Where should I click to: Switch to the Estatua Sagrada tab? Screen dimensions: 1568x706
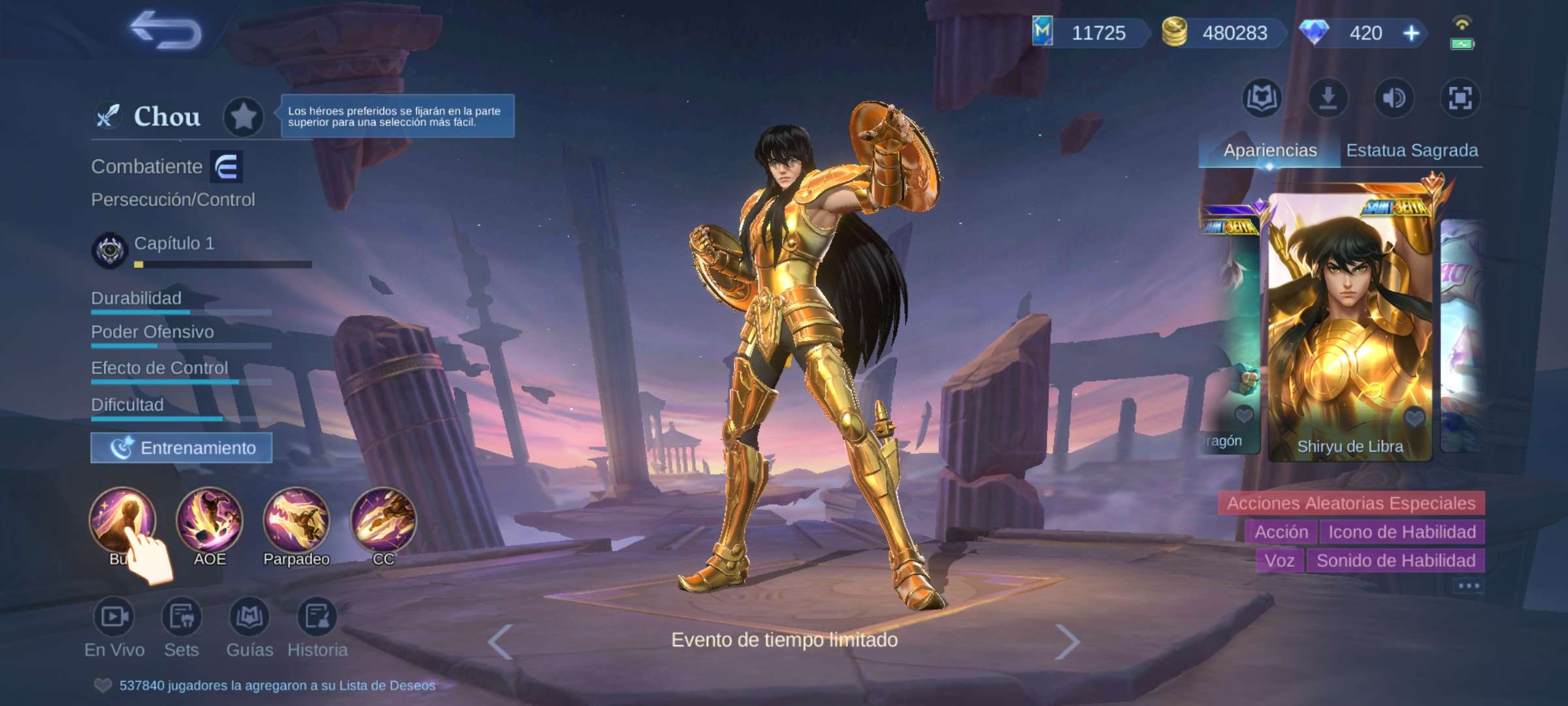(x=1411, y=150)
